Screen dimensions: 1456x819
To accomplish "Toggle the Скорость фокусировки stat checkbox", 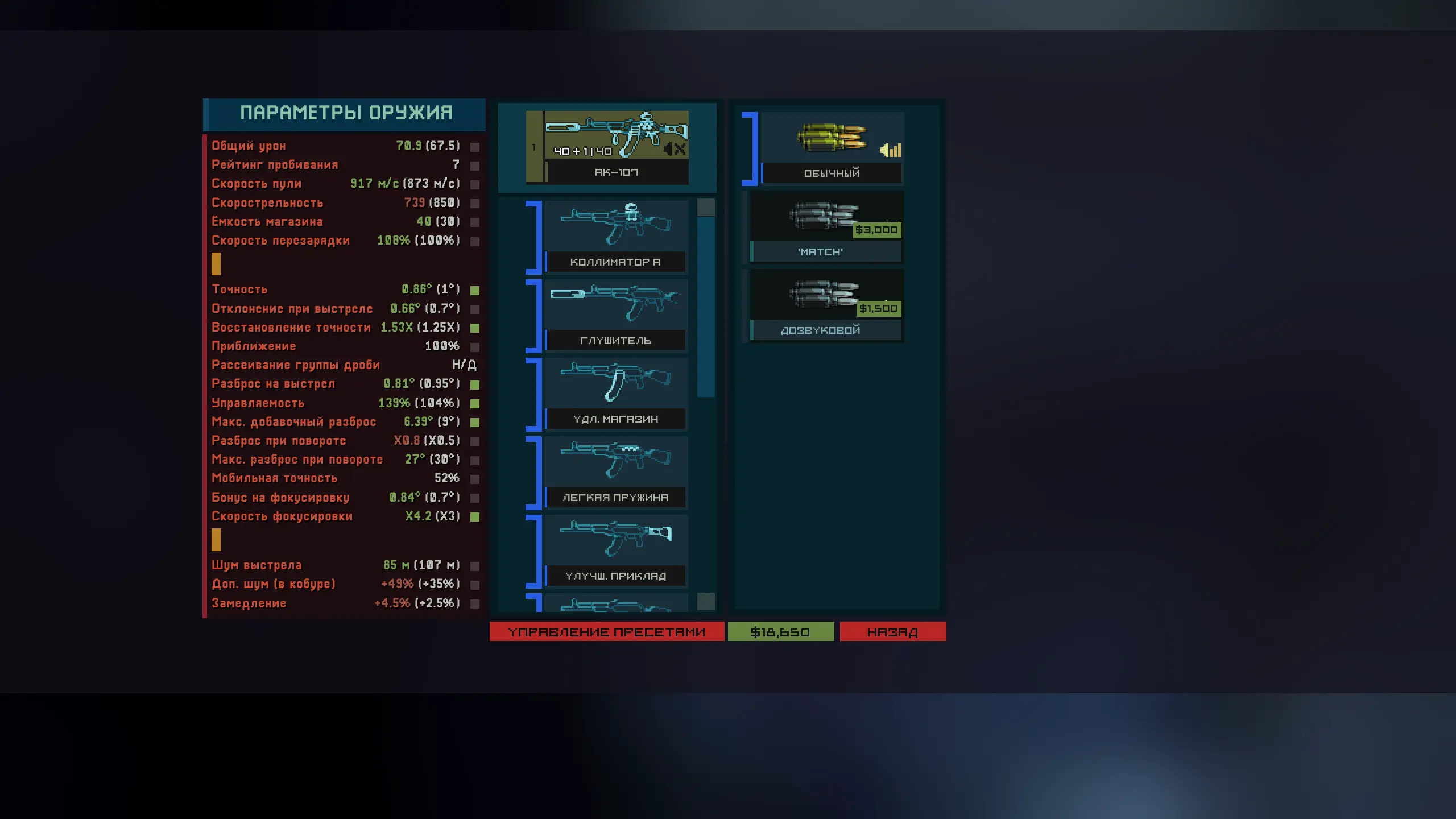I will 475,517.
